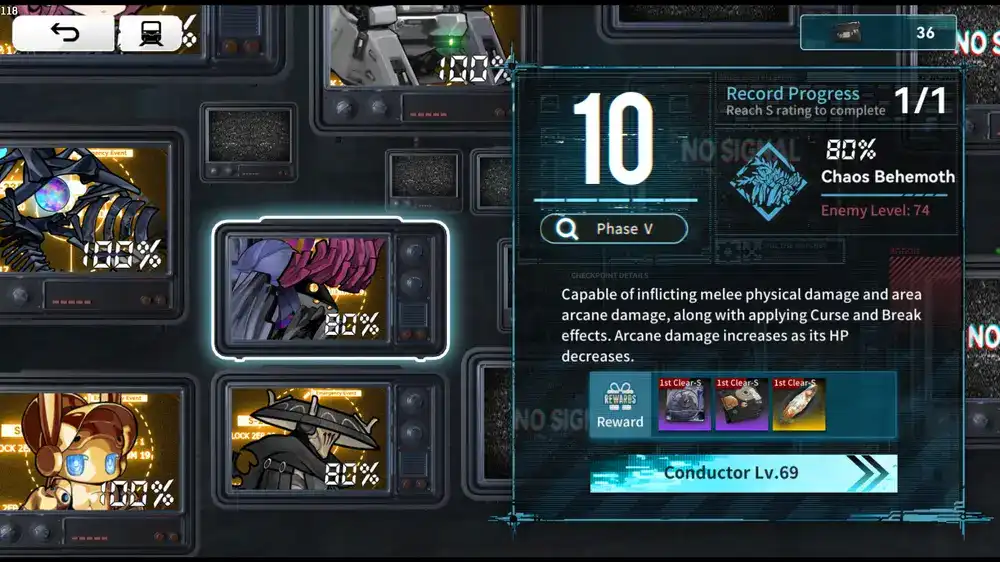Select the highlighted purple-haired boss TV

pos(330,290)
